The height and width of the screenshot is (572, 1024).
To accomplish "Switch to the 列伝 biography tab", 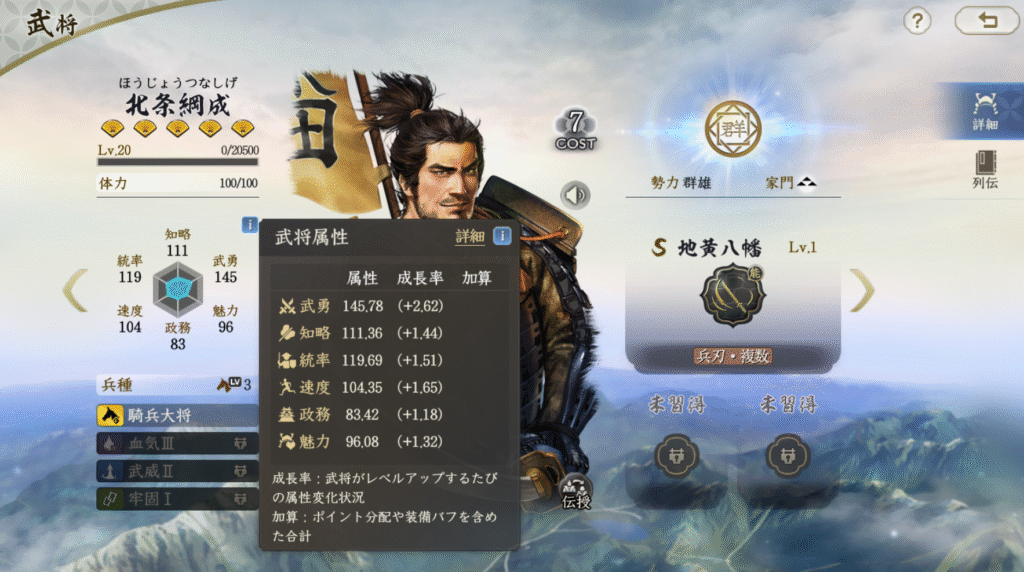I will pyautogui.click(x=985, y=170).
